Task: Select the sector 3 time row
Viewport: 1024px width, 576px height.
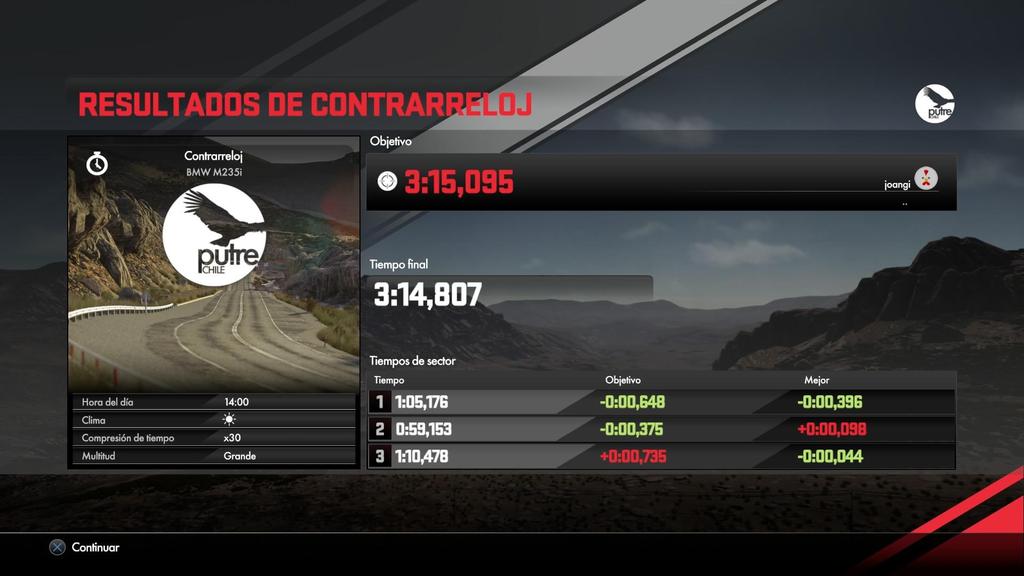Action: point(661,456)
